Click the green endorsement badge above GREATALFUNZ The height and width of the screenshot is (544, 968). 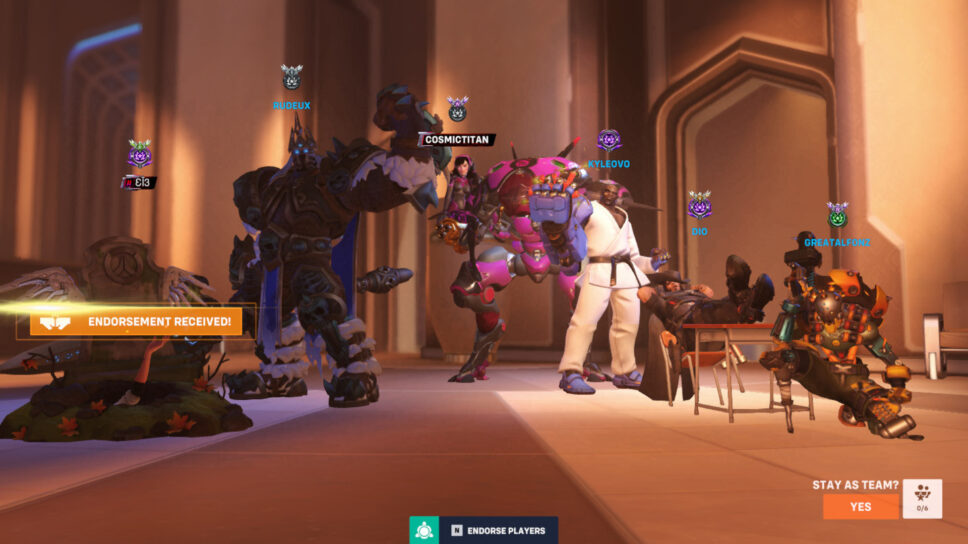tap(837, 215)
